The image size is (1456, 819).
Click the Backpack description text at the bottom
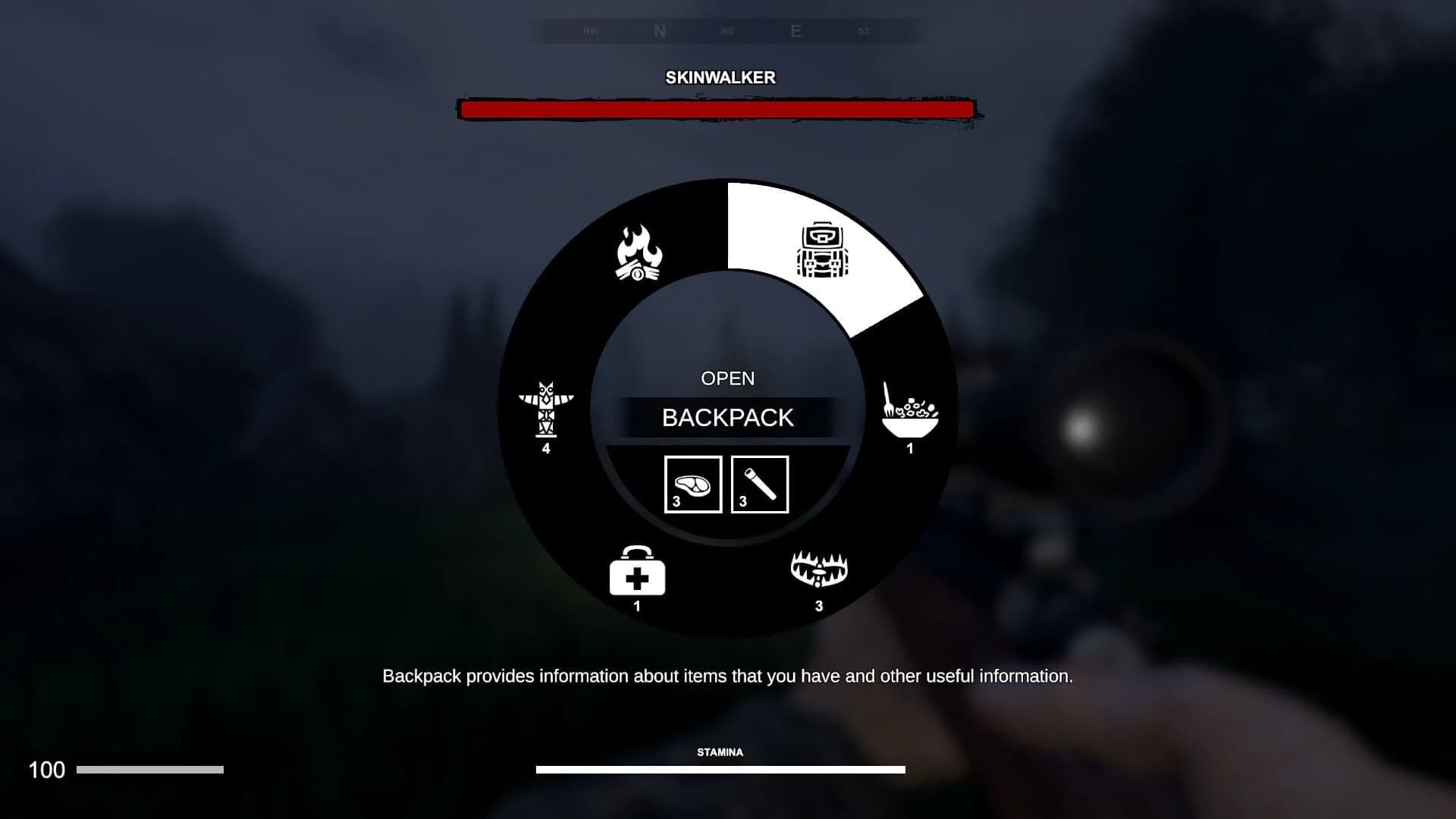728,675
